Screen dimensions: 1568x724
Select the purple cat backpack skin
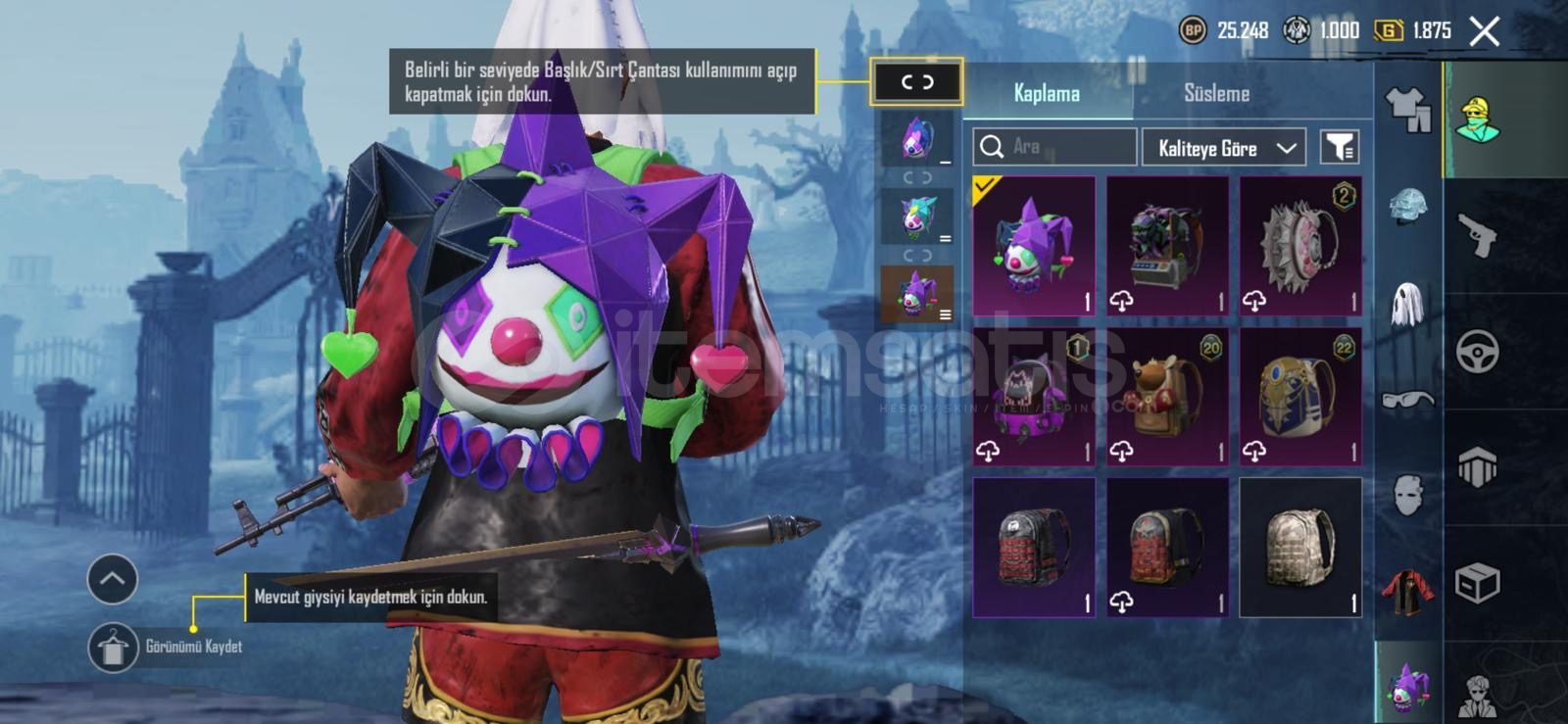tap(1034, 397)
